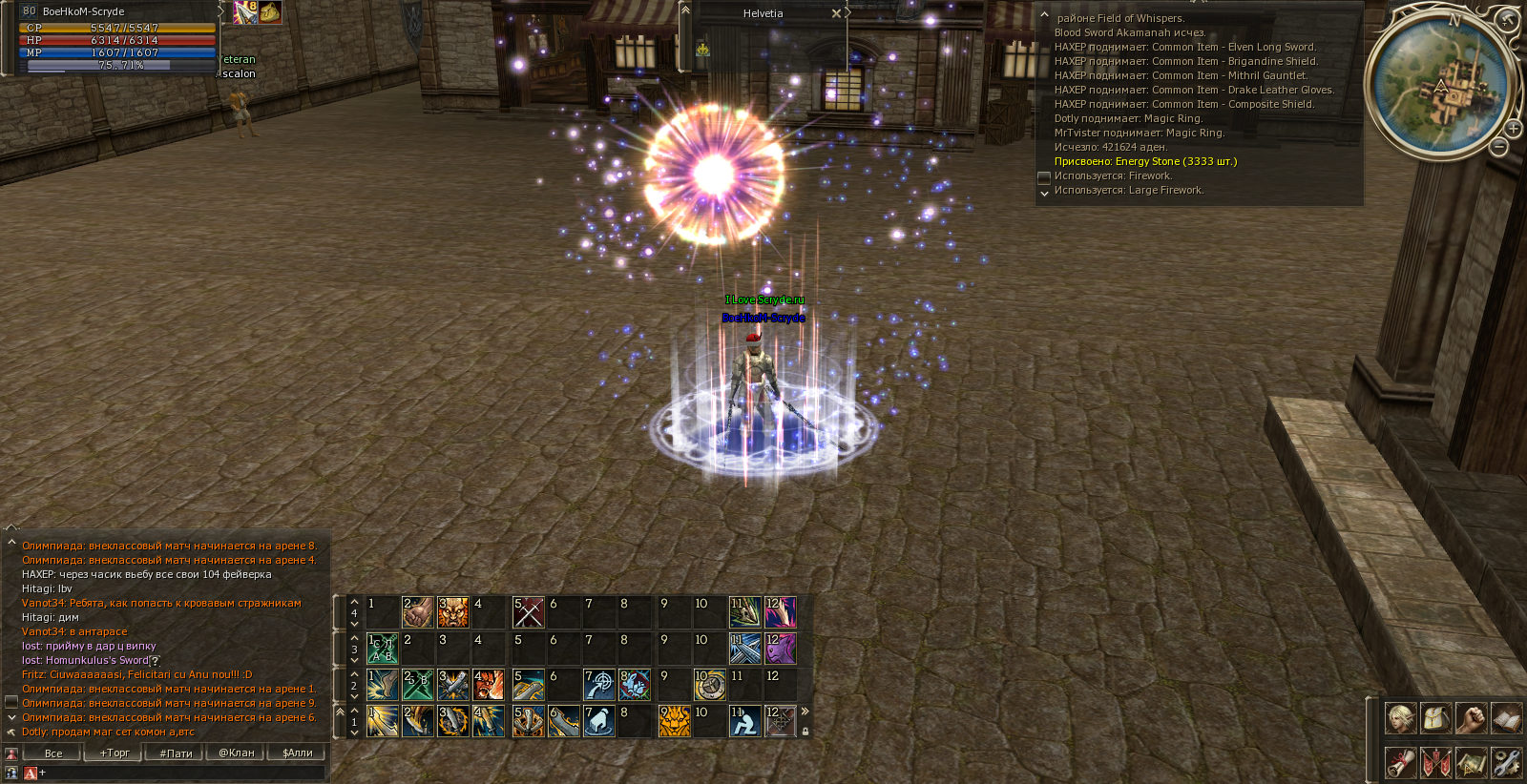Open the inventory backpack icon
This screenshot has height=784, width=1527.
1435,718
